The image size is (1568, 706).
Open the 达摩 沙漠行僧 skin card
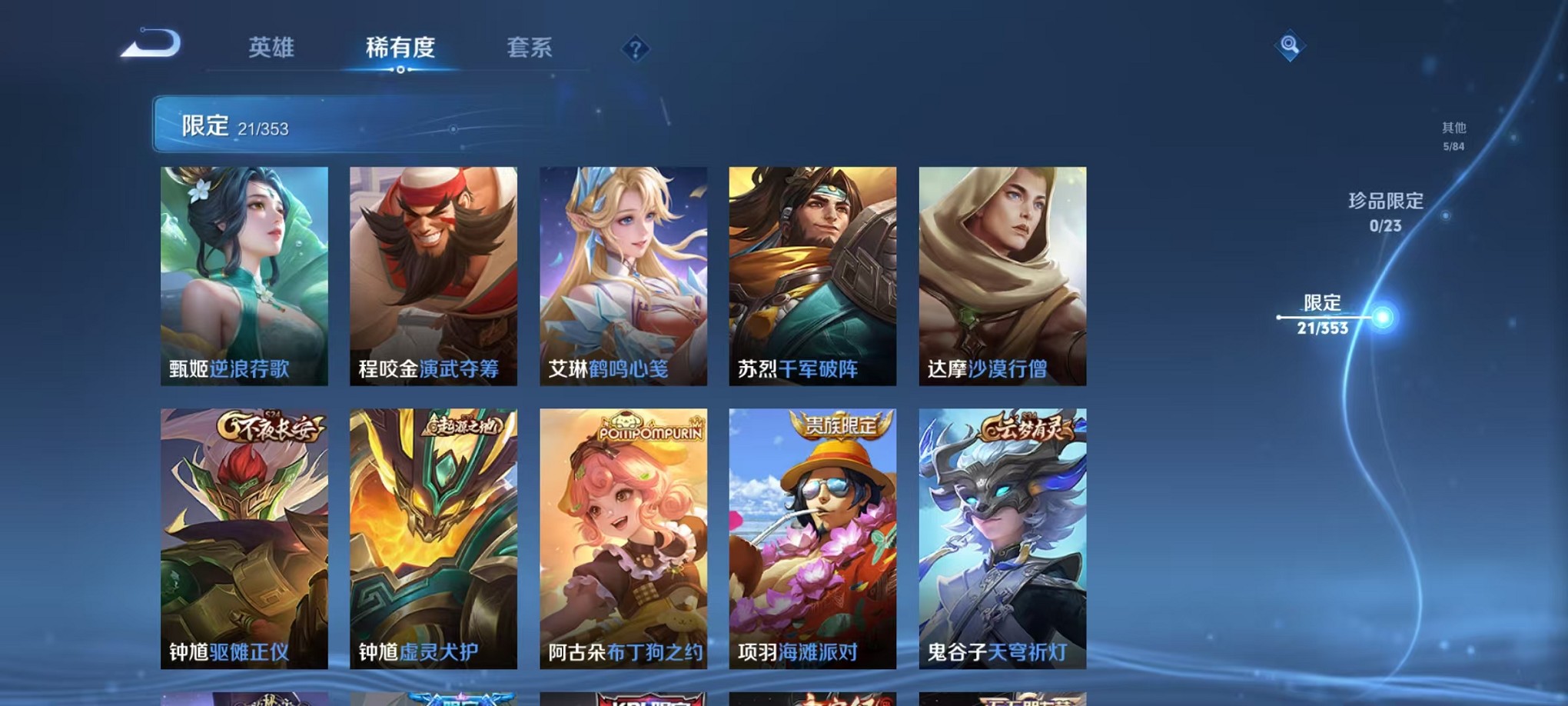pos(1001,277)
